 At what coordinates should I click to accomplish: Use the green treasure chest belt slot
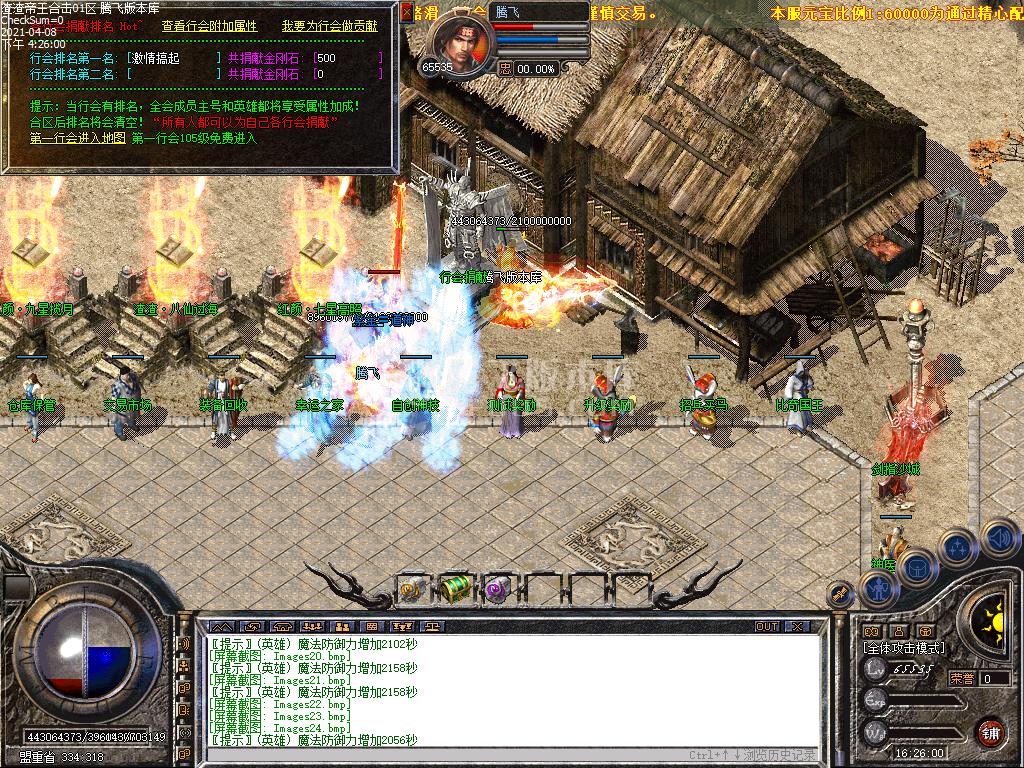click(x=455, y=588)
